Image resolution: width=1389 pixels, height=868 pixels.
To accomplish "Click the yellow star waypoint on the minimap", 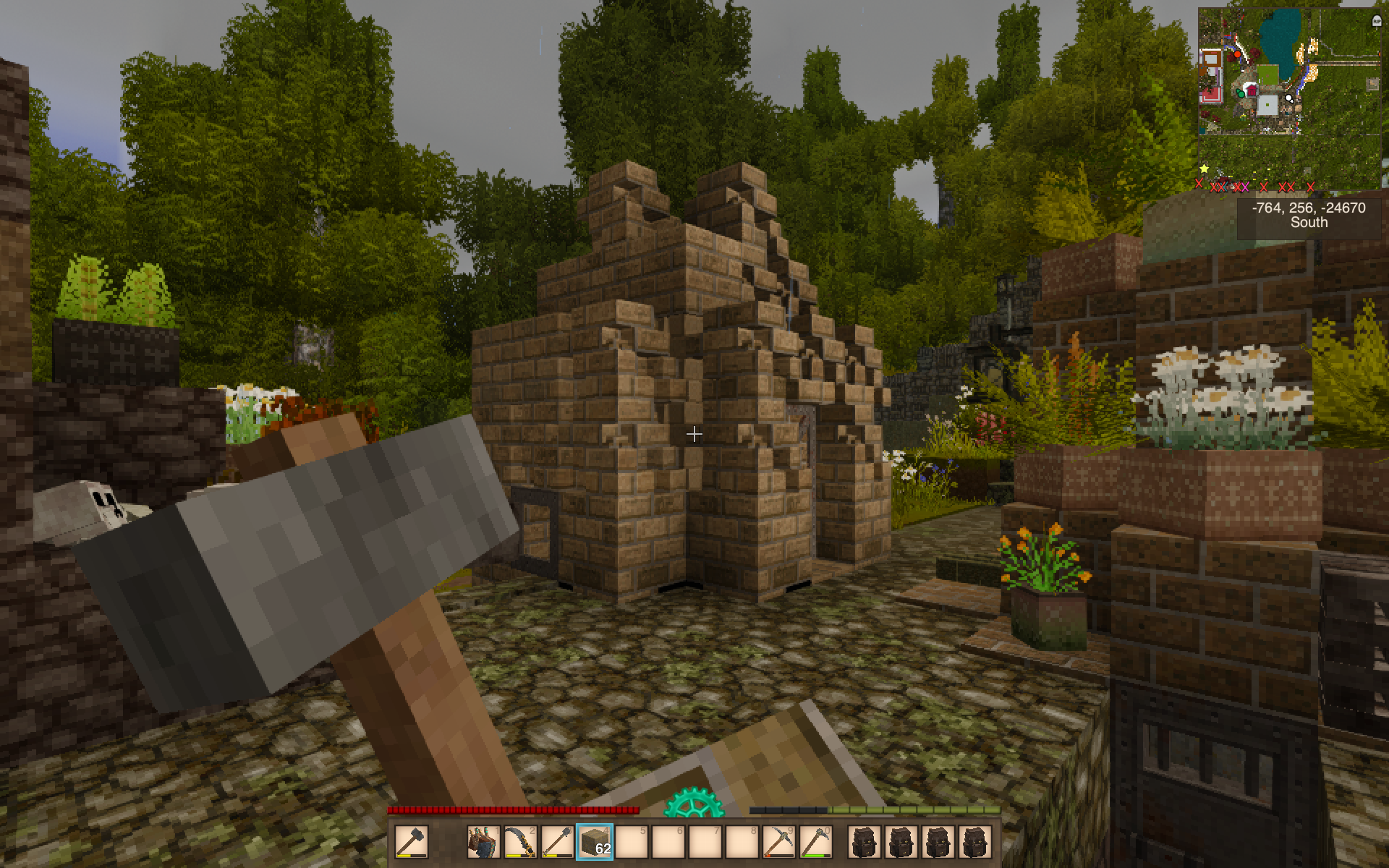I will [1204, 169].
